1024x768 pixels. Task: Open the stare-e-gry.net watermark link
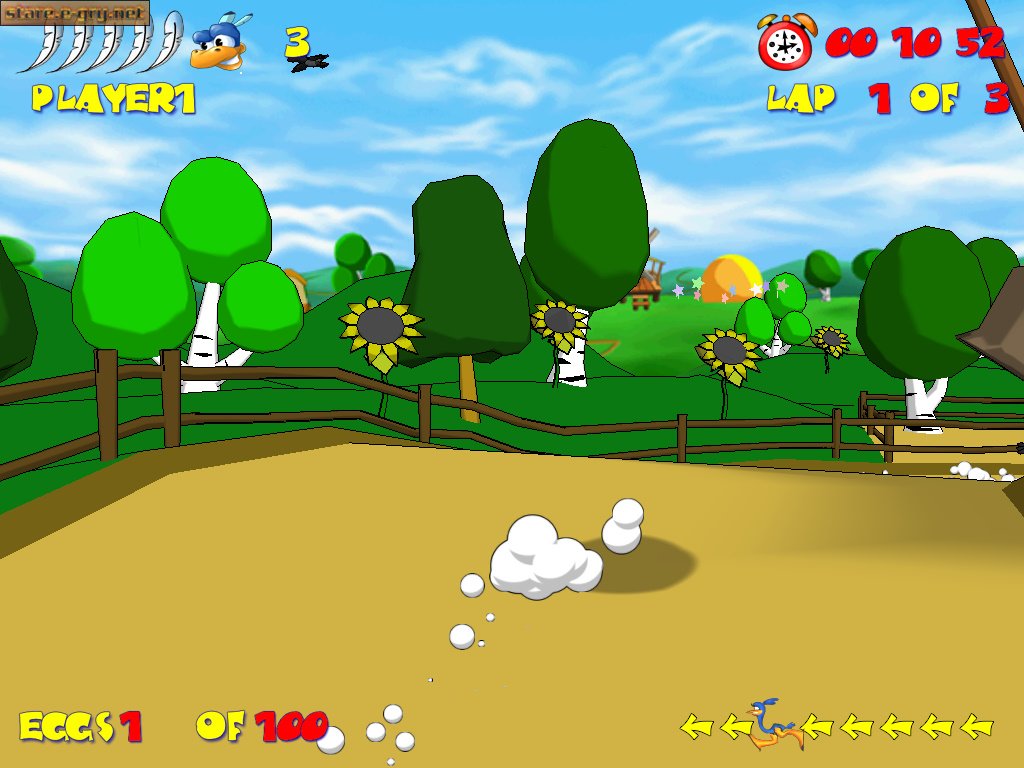(75, 12)
